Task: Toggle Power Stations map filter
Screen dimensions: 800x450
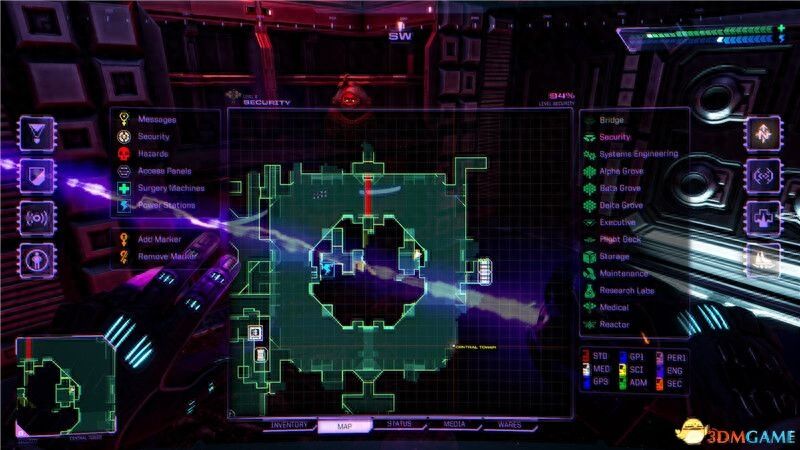Action: pyautogui.click(x=166, y=205)
